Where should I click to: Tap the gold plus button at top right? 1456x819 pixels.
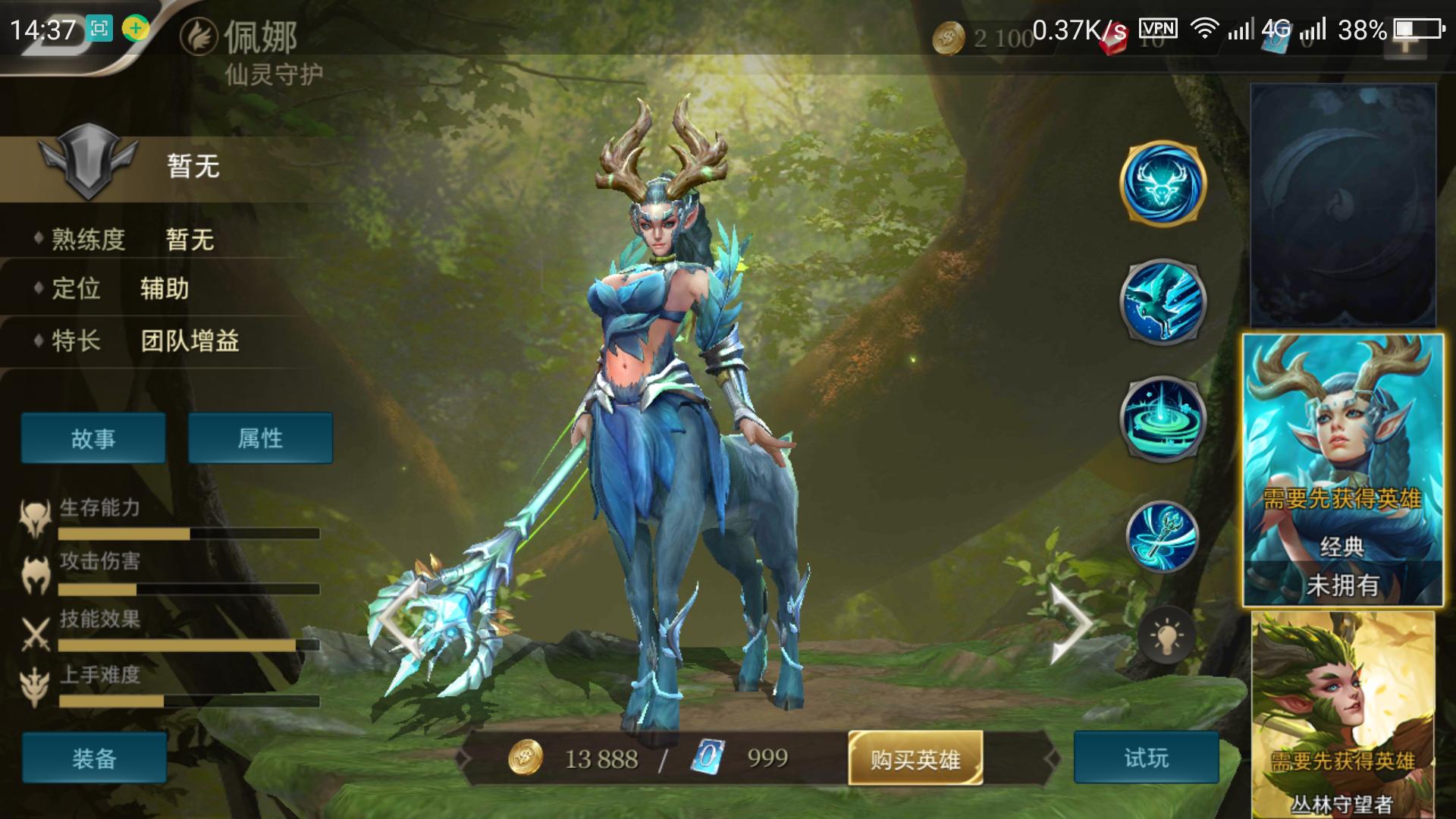coord(1405,41)
